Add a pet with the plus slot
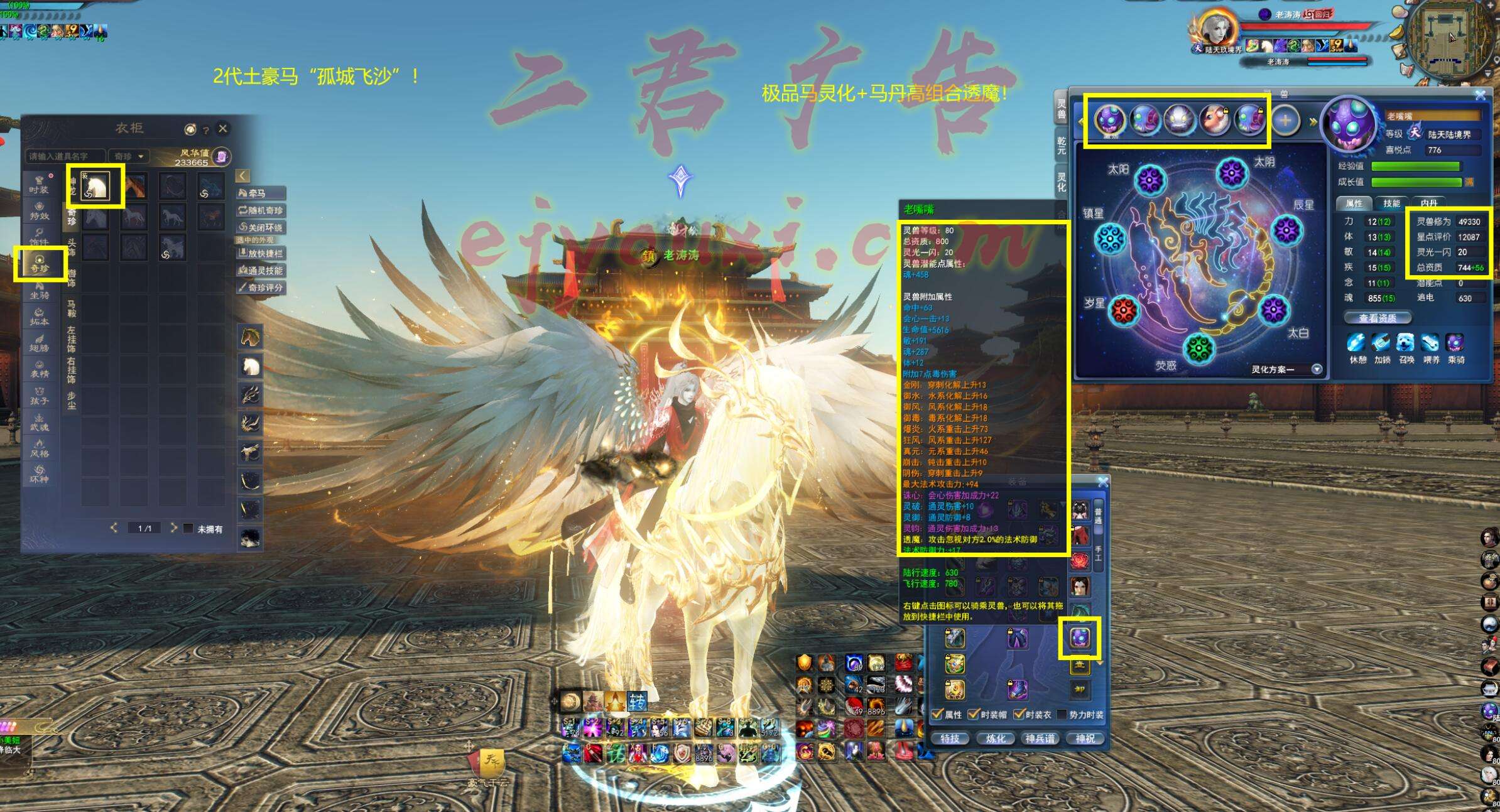 pyautogui.click(x=1285, y=120)
